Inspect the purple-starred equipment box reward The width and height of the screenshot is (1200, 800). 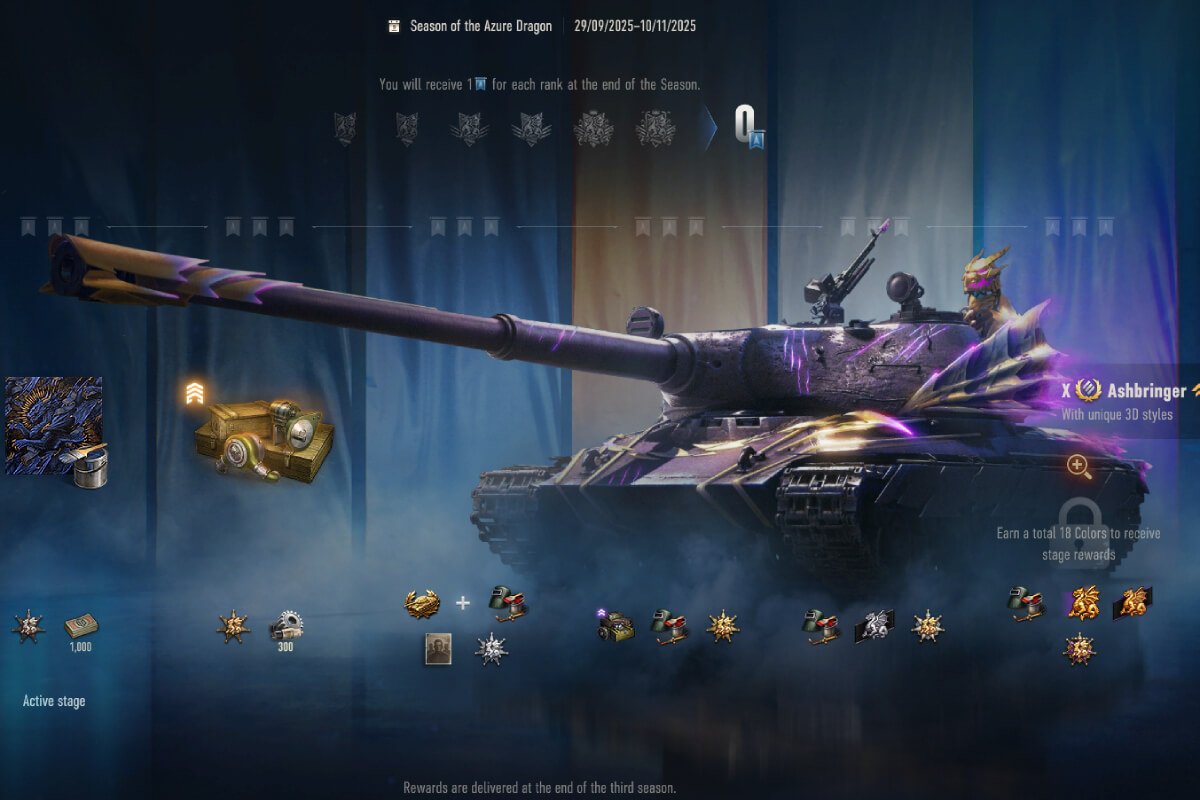pos(616,626)
